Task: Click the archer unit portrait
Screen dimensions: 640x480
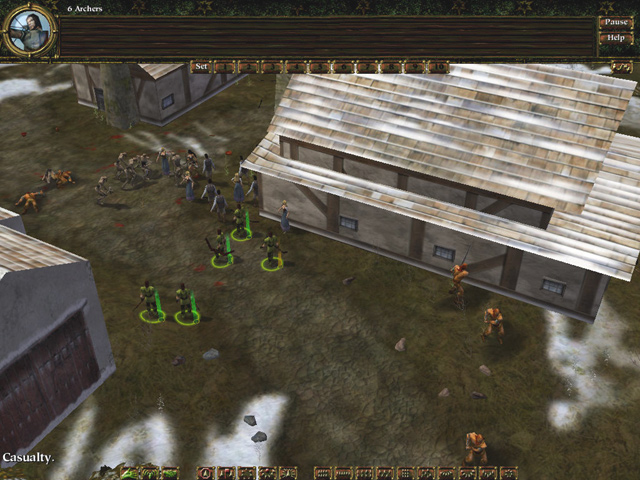Action: (29, 29)
